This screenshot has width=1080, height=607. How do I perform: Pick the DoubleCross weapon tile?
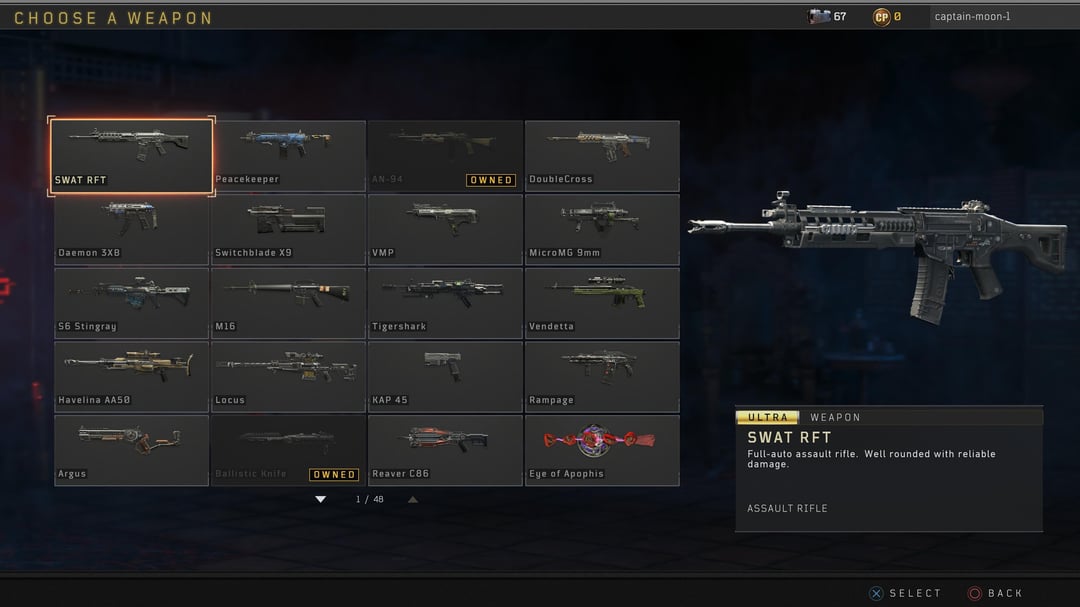click(602, 155)
